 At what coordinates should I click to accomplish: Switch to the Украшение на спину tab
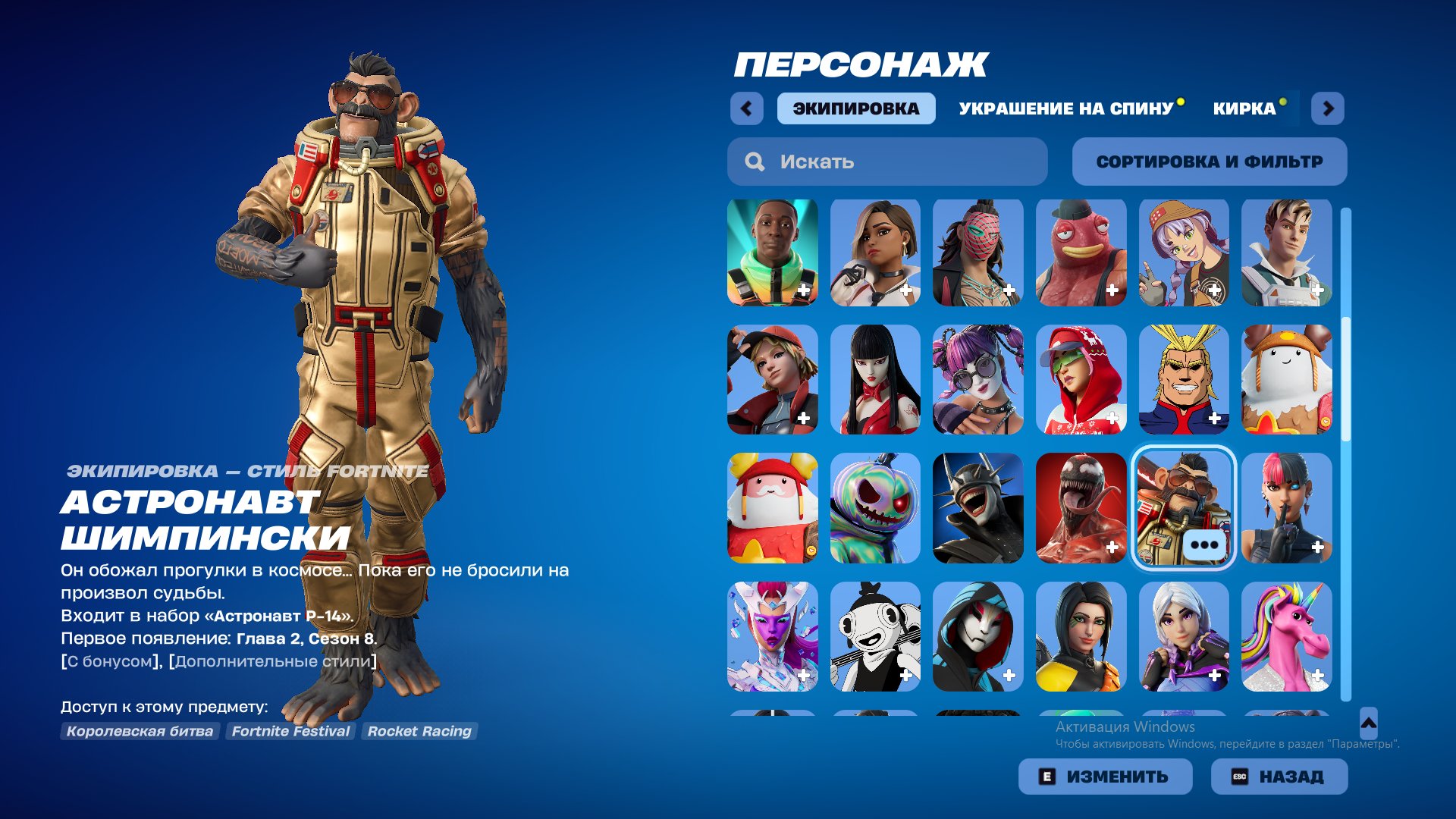pyautogui.click(x=1064, y=108)
